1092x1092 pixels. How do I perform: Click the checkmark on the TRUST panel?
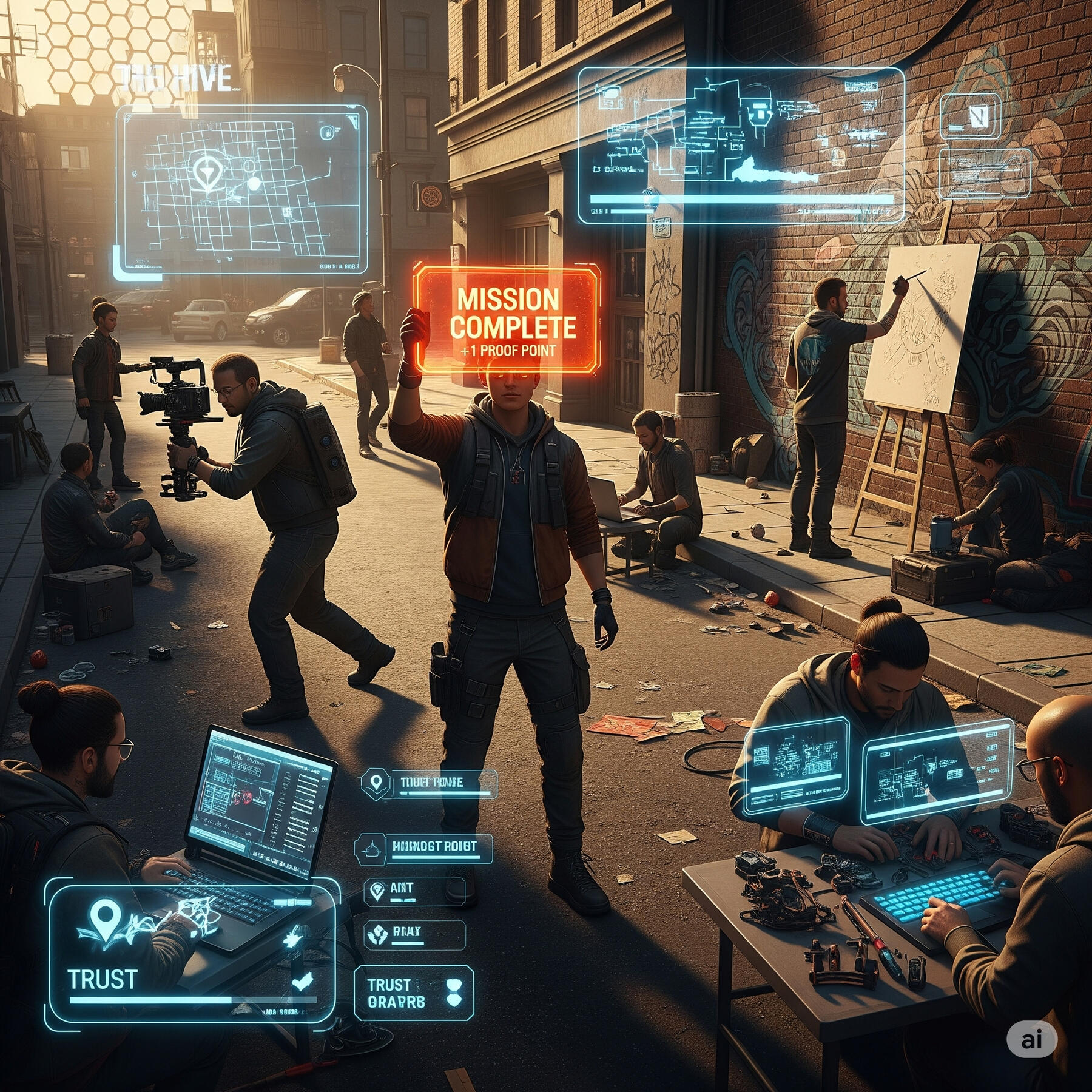(x=302, y=982)
